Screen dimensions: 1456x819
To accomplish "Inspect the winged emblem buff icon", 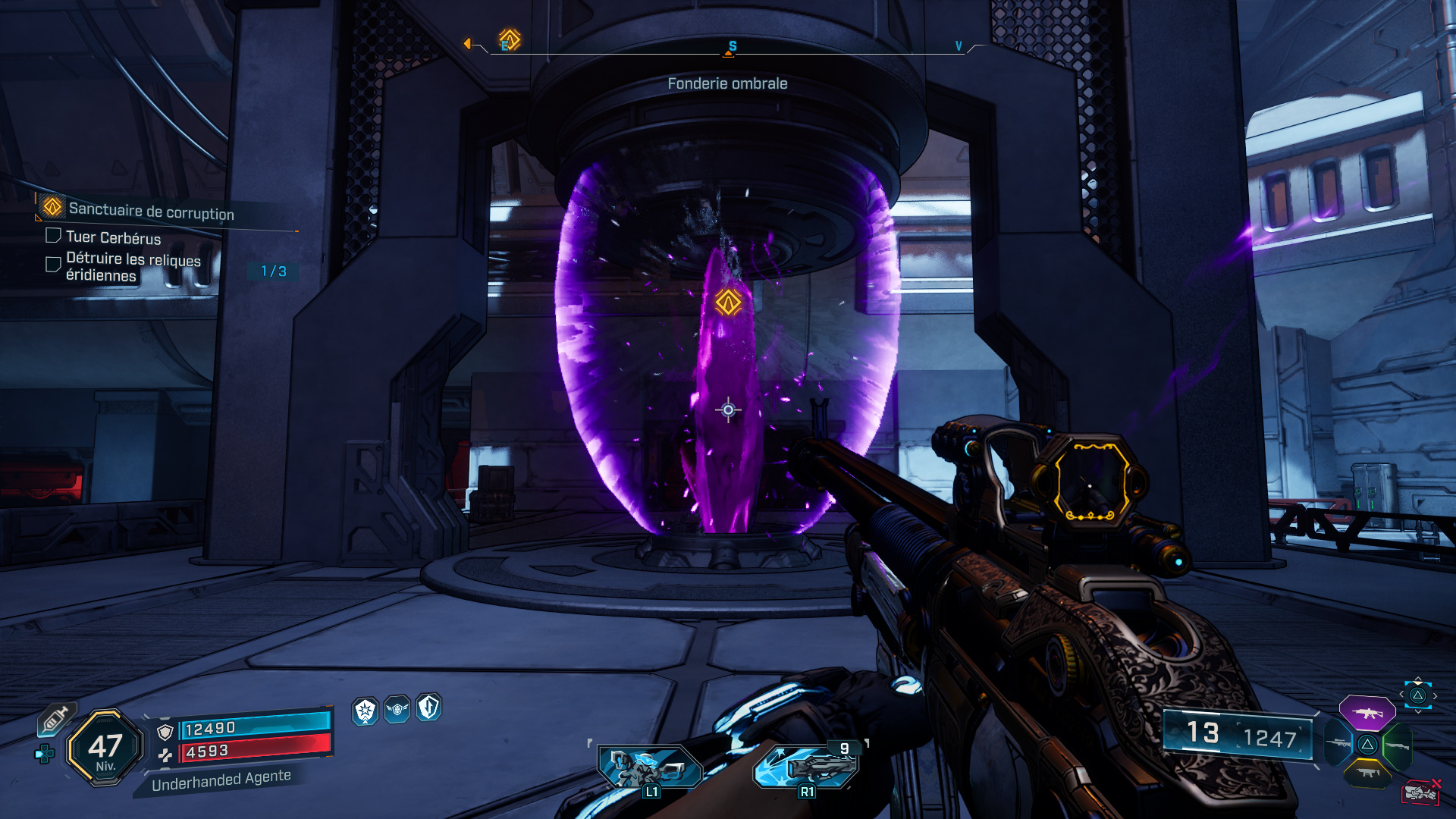I will [397, 710].
